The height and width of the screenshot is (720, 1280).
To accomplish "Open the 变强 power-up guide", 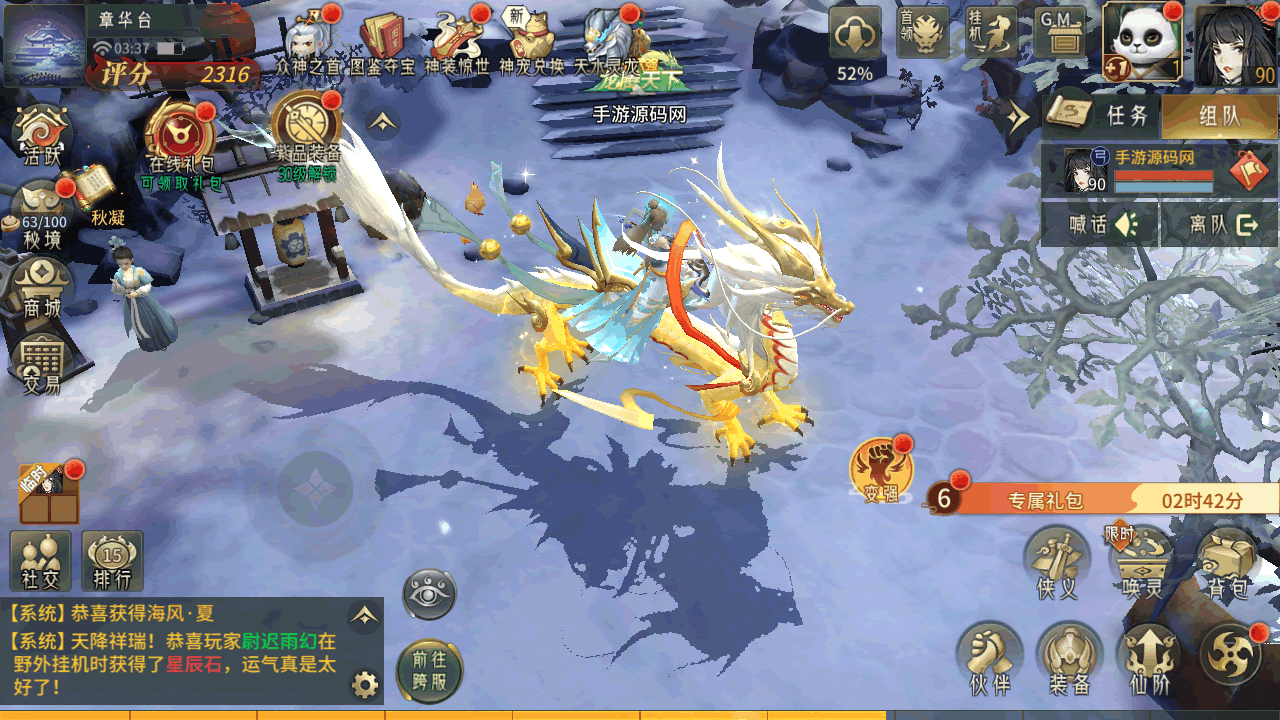I will point(880,470).
